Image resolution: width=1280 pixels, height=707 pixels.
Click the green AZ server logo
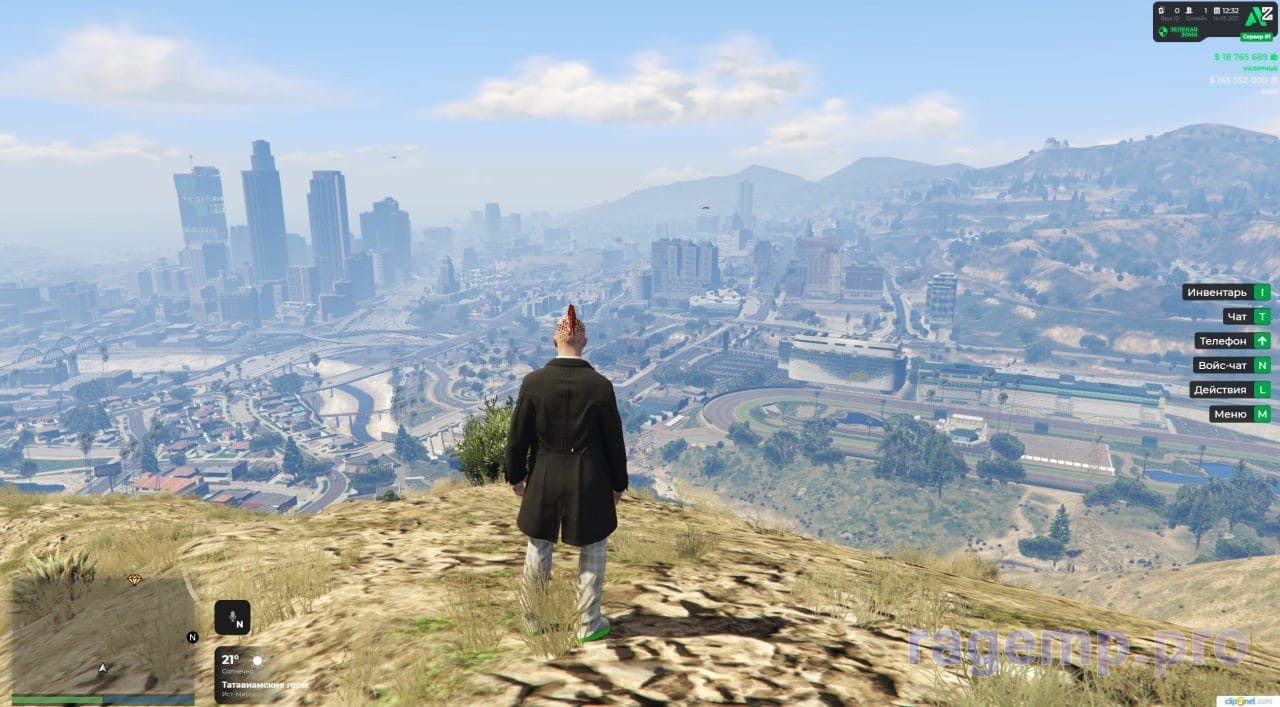pyautogui.click(x=1258, y=14)
